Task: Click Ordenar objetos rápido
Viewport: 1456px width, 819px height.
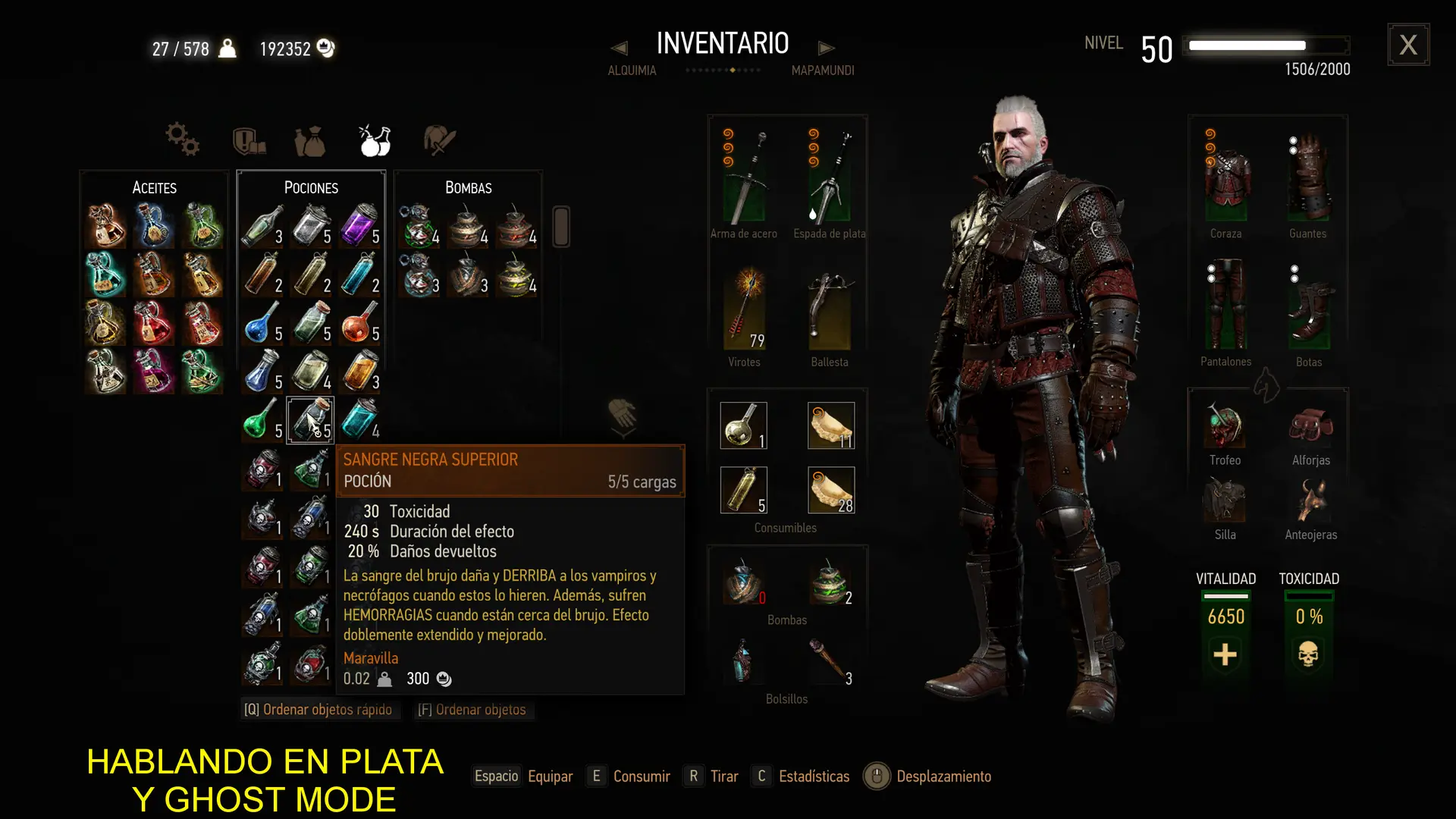Action: click(318, 710)
